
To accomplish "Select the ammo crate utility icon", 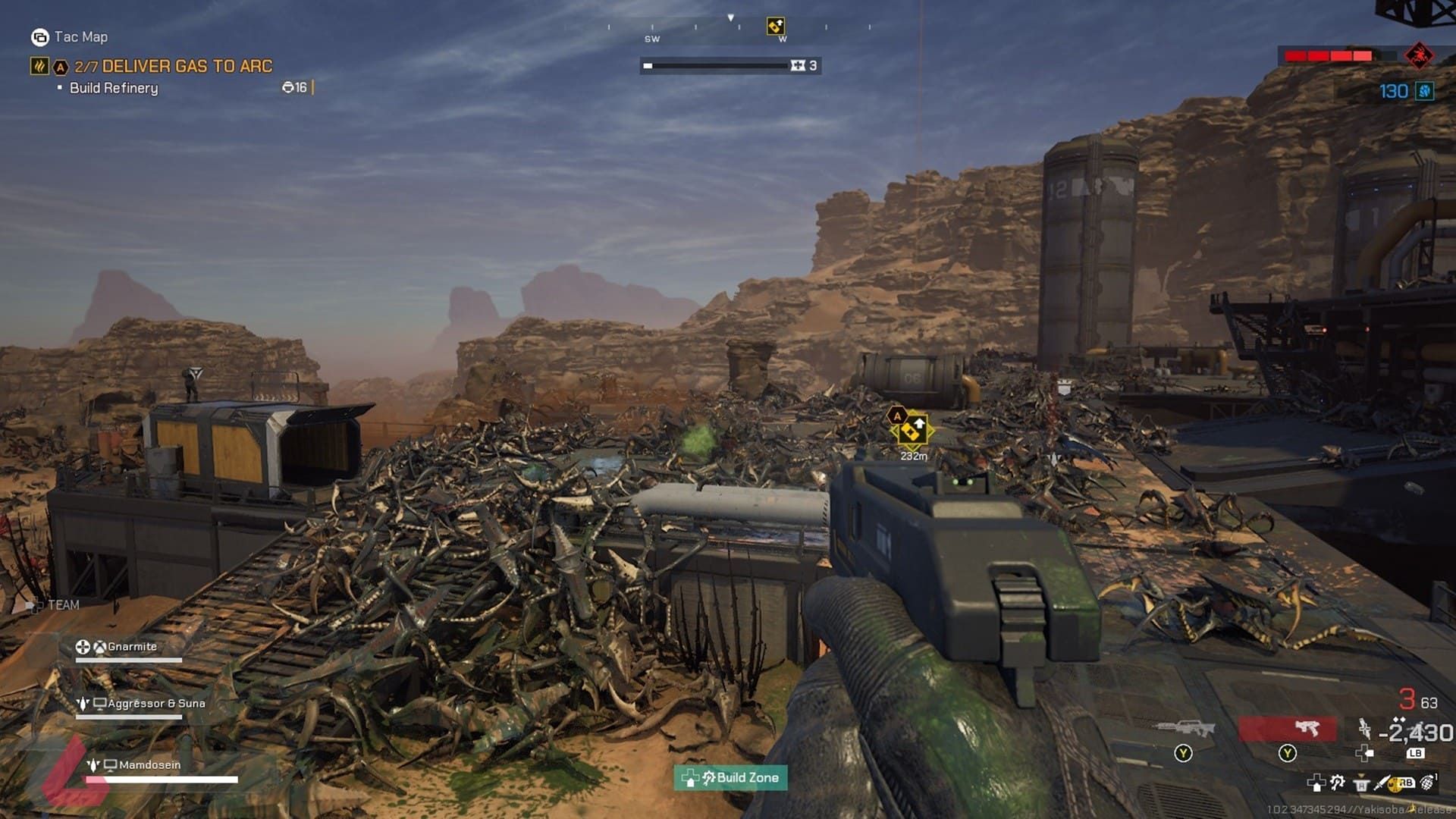I will point(1361,783).
